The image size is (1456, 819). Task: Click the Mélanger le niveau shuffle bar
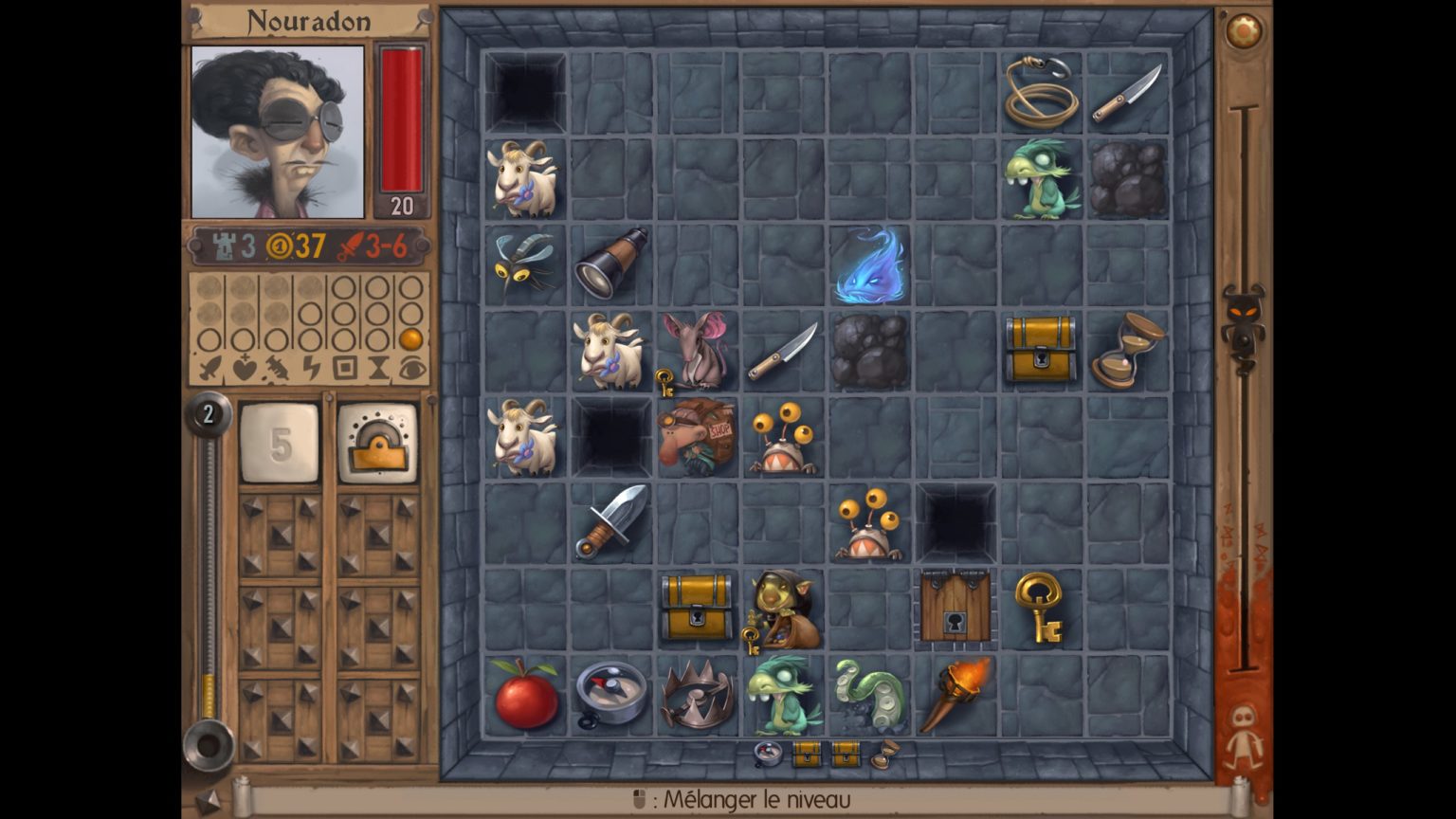[749, 799]
